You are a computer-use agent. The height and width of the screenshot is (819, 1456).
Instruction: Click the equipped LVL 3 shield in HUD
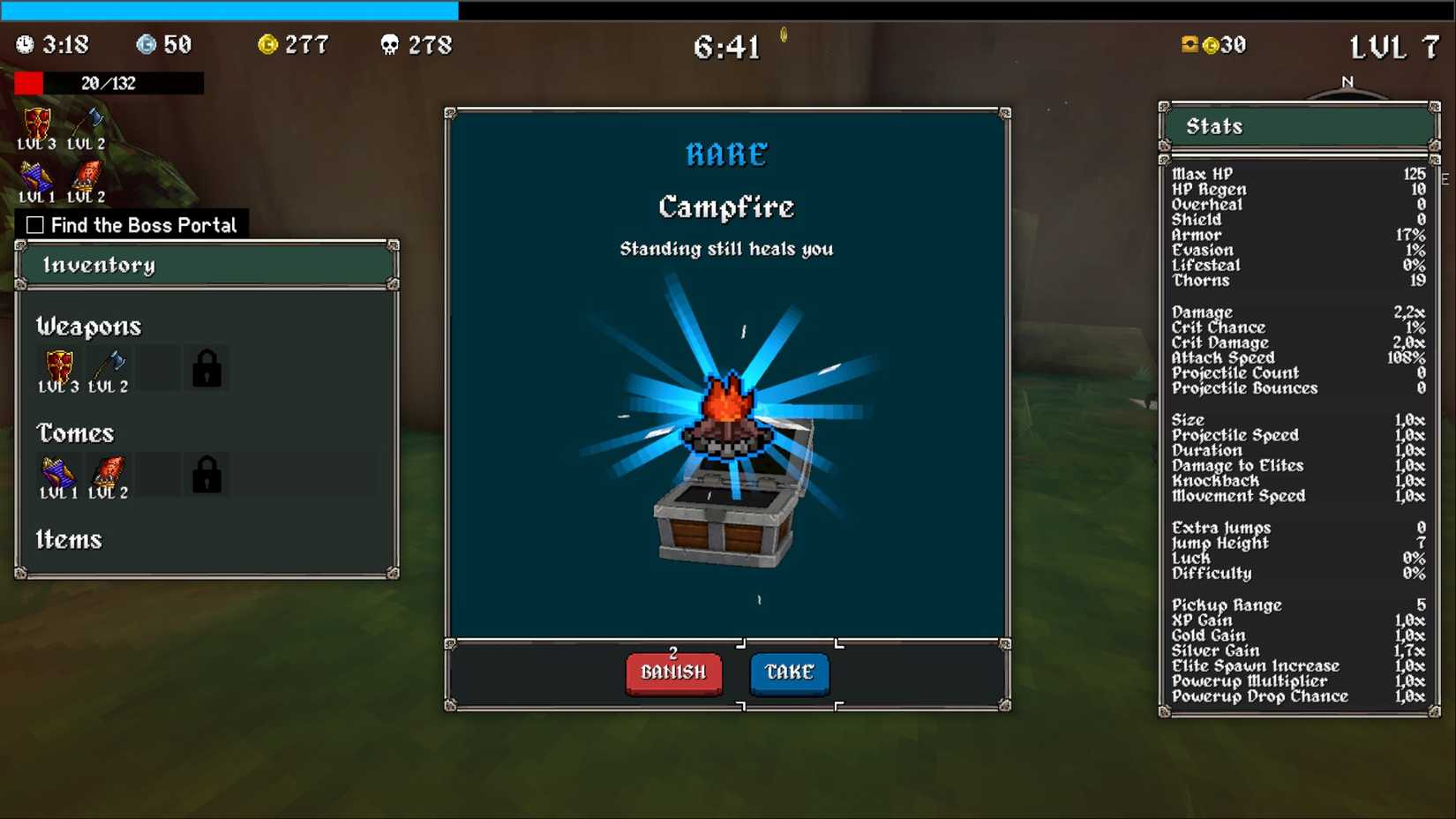point(36,123)
